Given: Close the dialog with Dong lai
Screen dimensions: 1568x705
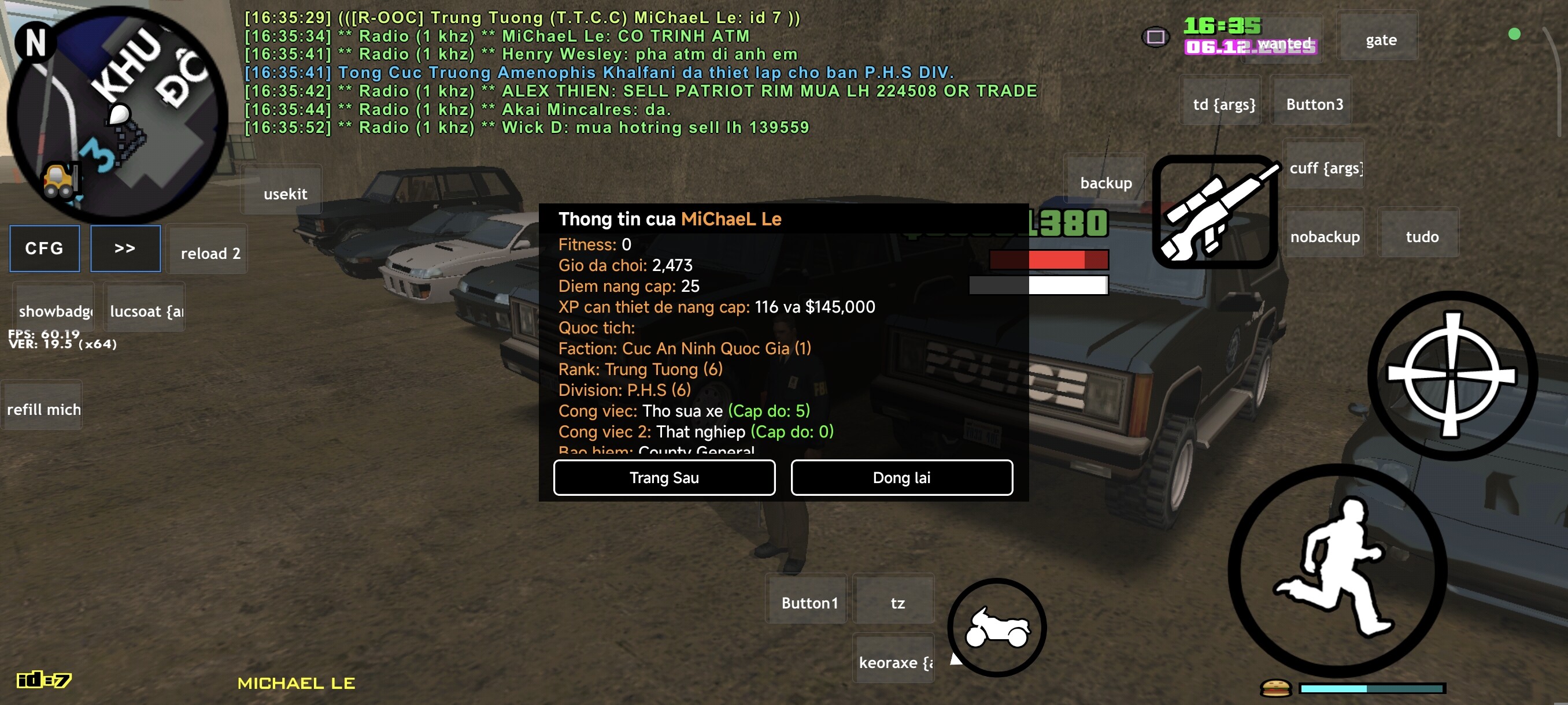Looking at the screenshot, I should click(901, 477).
